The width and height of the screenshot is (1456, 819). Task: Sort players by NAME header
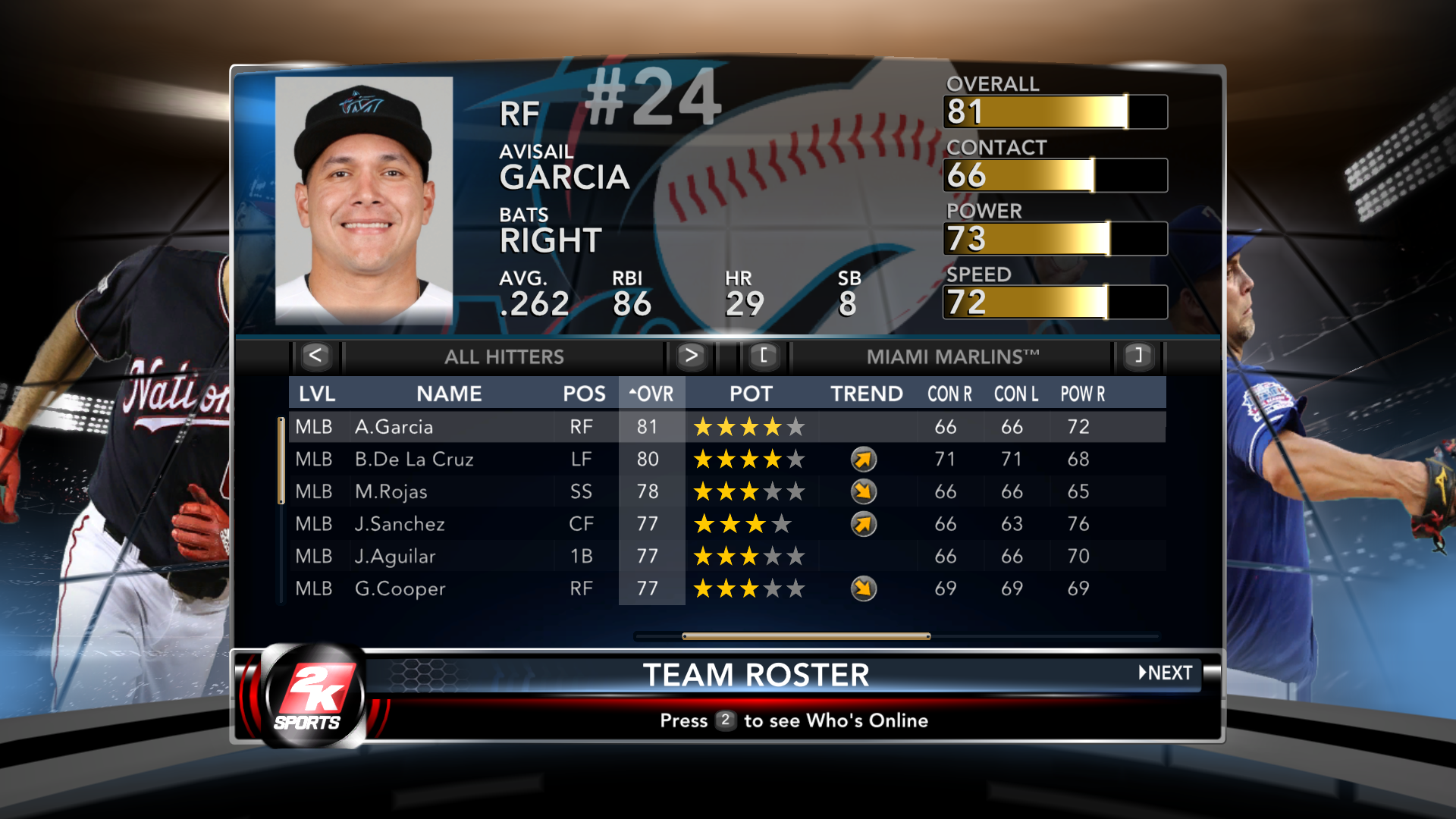click(449, 394)
